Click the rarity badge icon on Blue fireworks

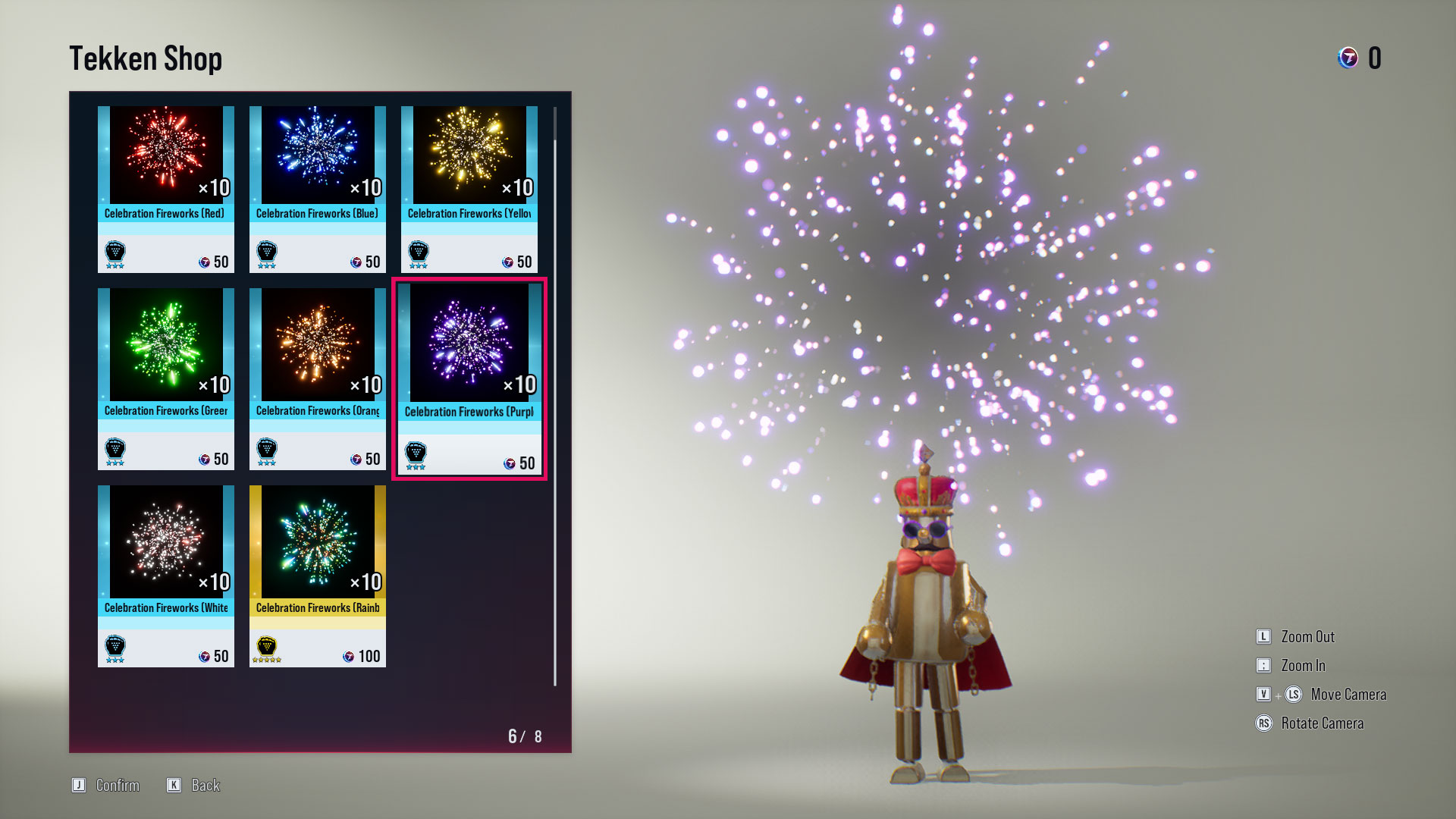(268, 249)
